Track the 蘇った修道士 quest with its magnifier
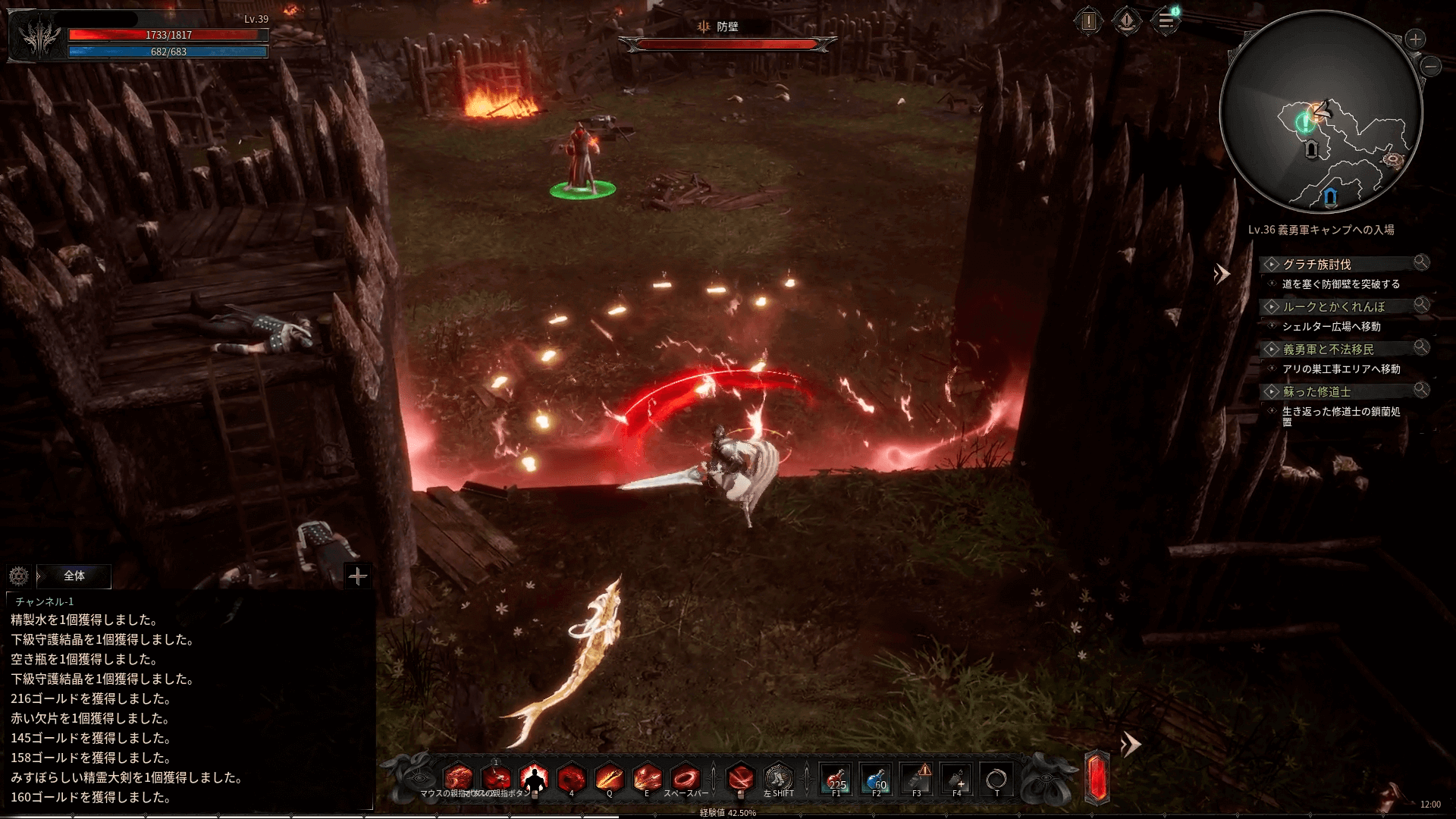Screen dimensions: 1456x819 [x=1421, y=390]
